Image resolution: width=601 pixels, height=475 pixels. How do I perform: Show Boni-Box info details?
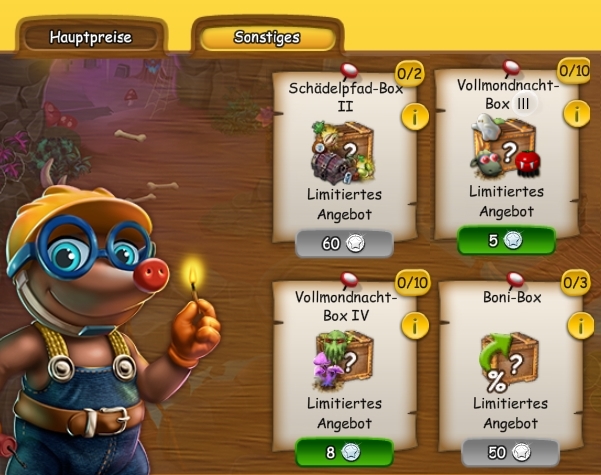(x=577, y=326)
